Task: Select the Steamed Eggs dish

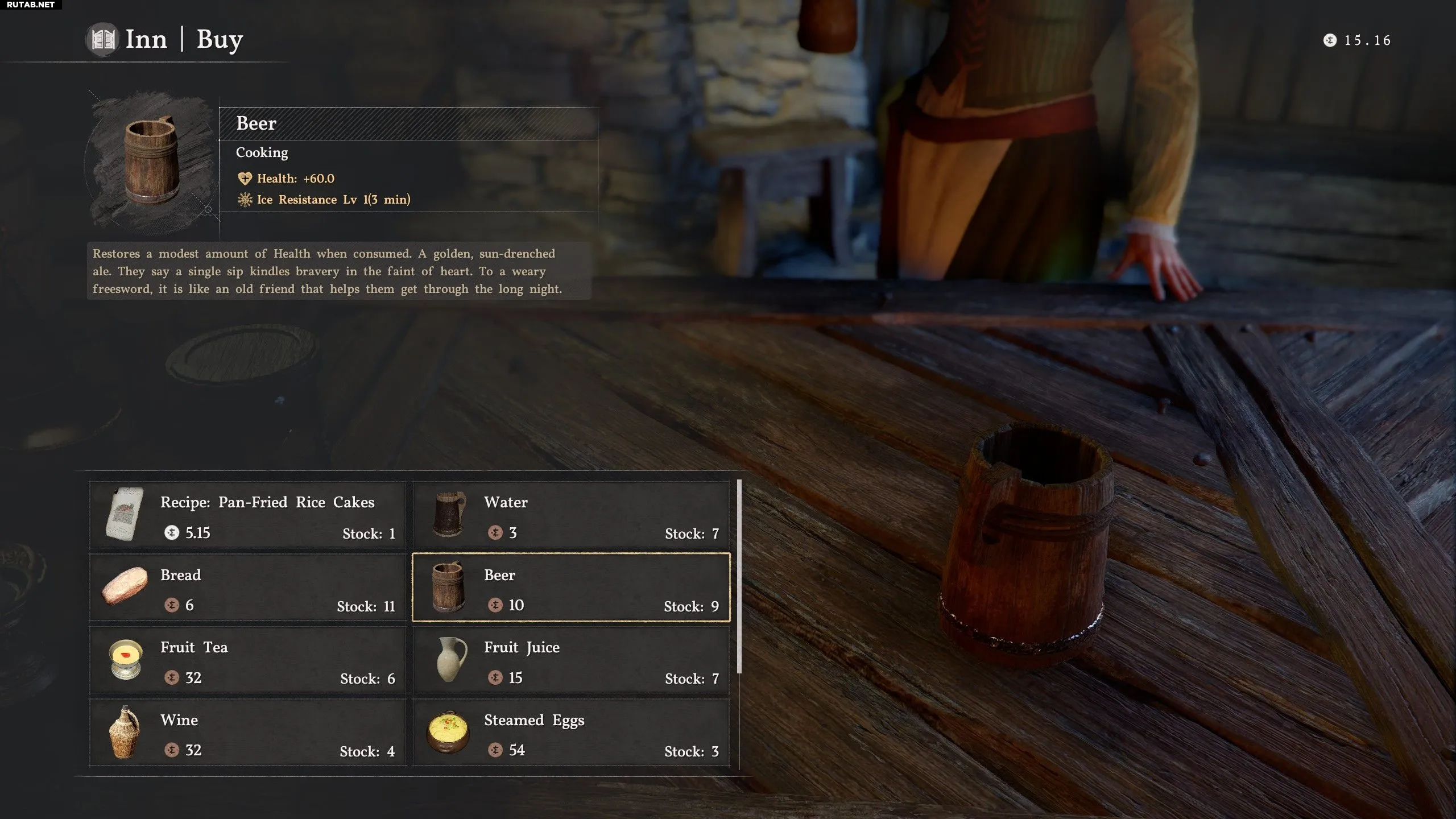Action: [571, 733]
